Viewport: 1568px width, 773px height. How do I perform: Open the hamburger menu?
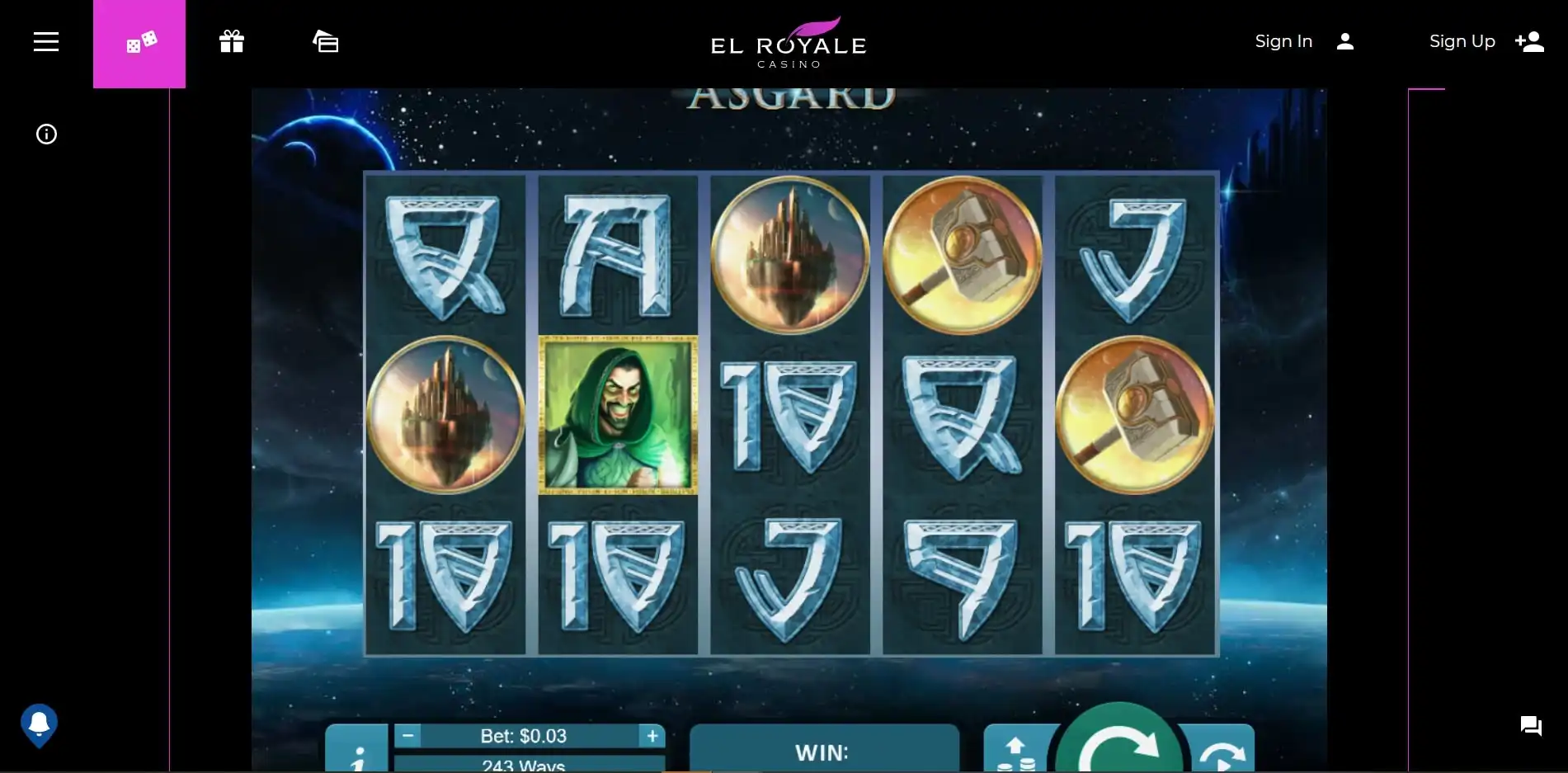46,42
